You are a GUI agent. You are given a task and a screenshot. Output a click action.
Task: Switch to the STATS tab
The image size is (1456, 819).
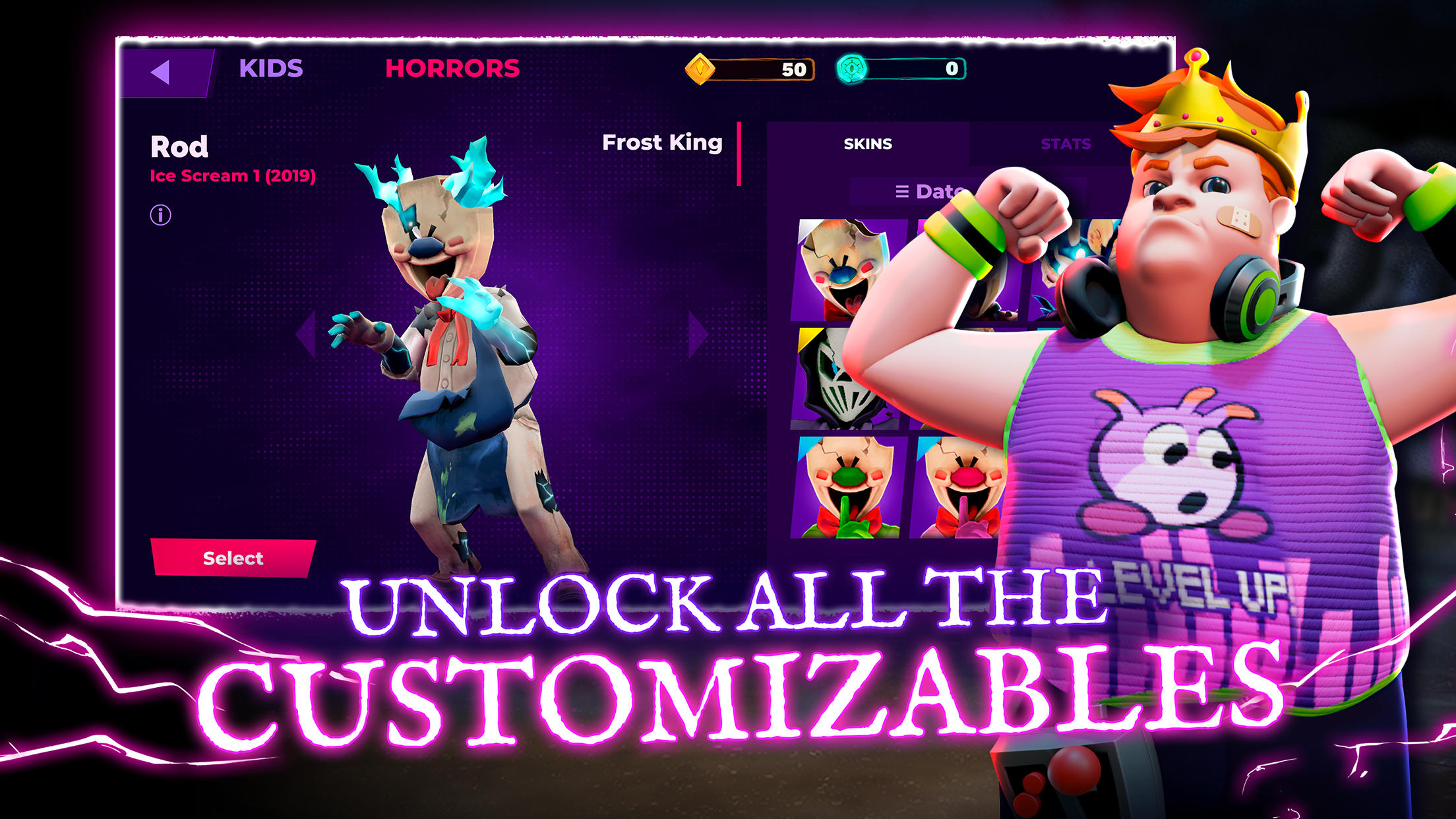[1066, 144]
